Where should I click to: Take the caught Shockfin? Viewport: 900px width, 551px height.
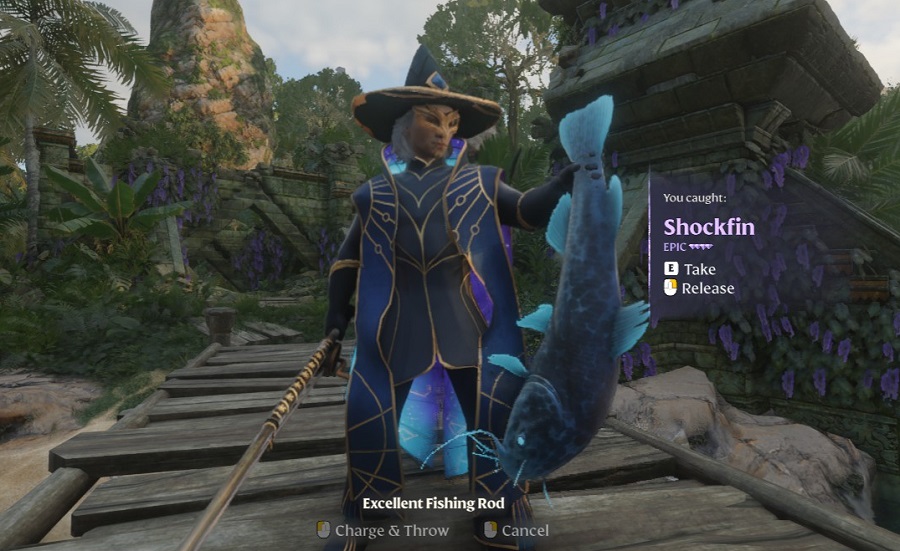(x=699, y=269)
